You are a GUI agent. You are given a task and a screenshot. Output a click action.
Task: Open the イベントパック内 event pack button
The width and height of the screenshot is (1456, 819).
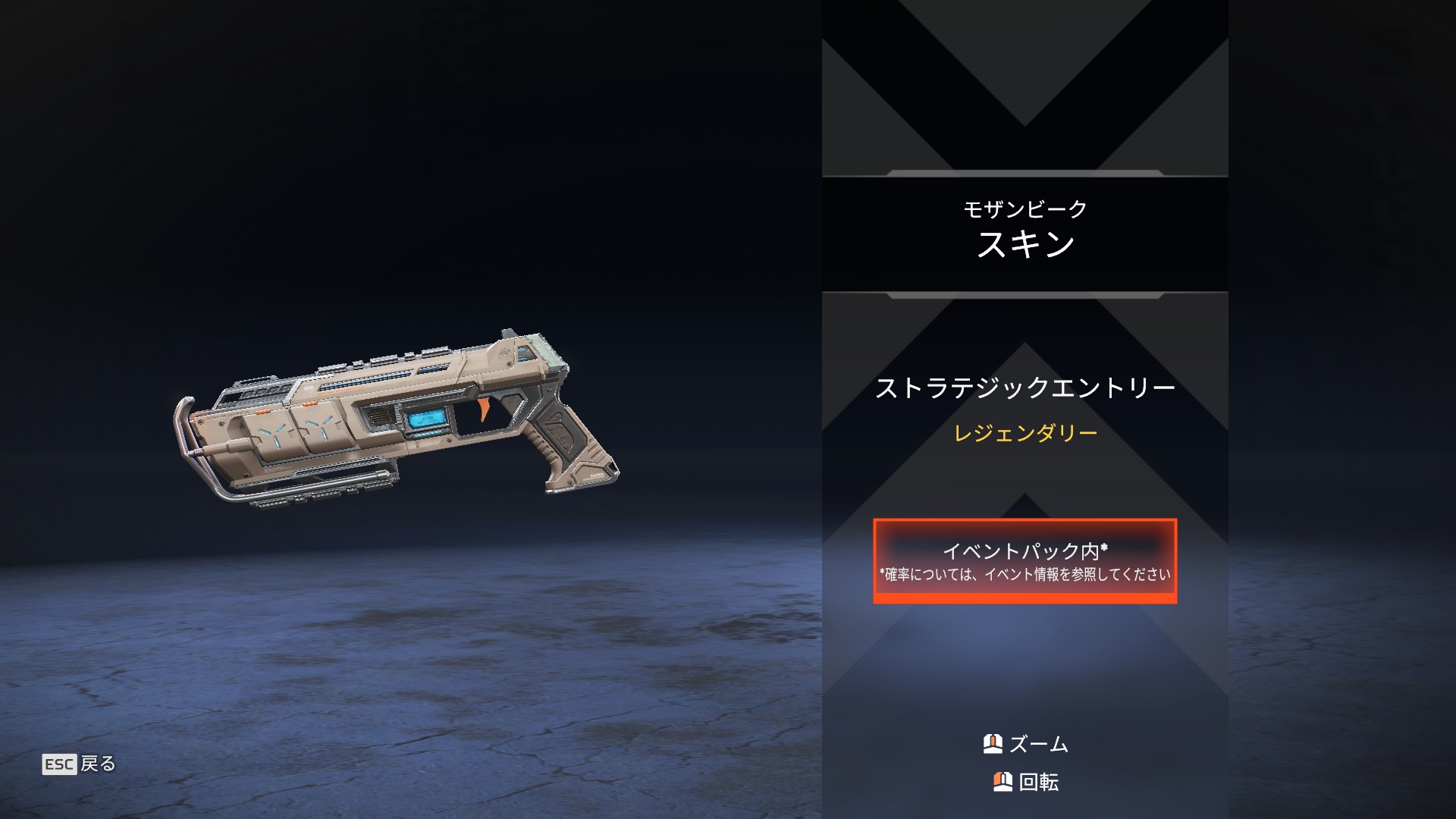click(x=1025, y=561)
